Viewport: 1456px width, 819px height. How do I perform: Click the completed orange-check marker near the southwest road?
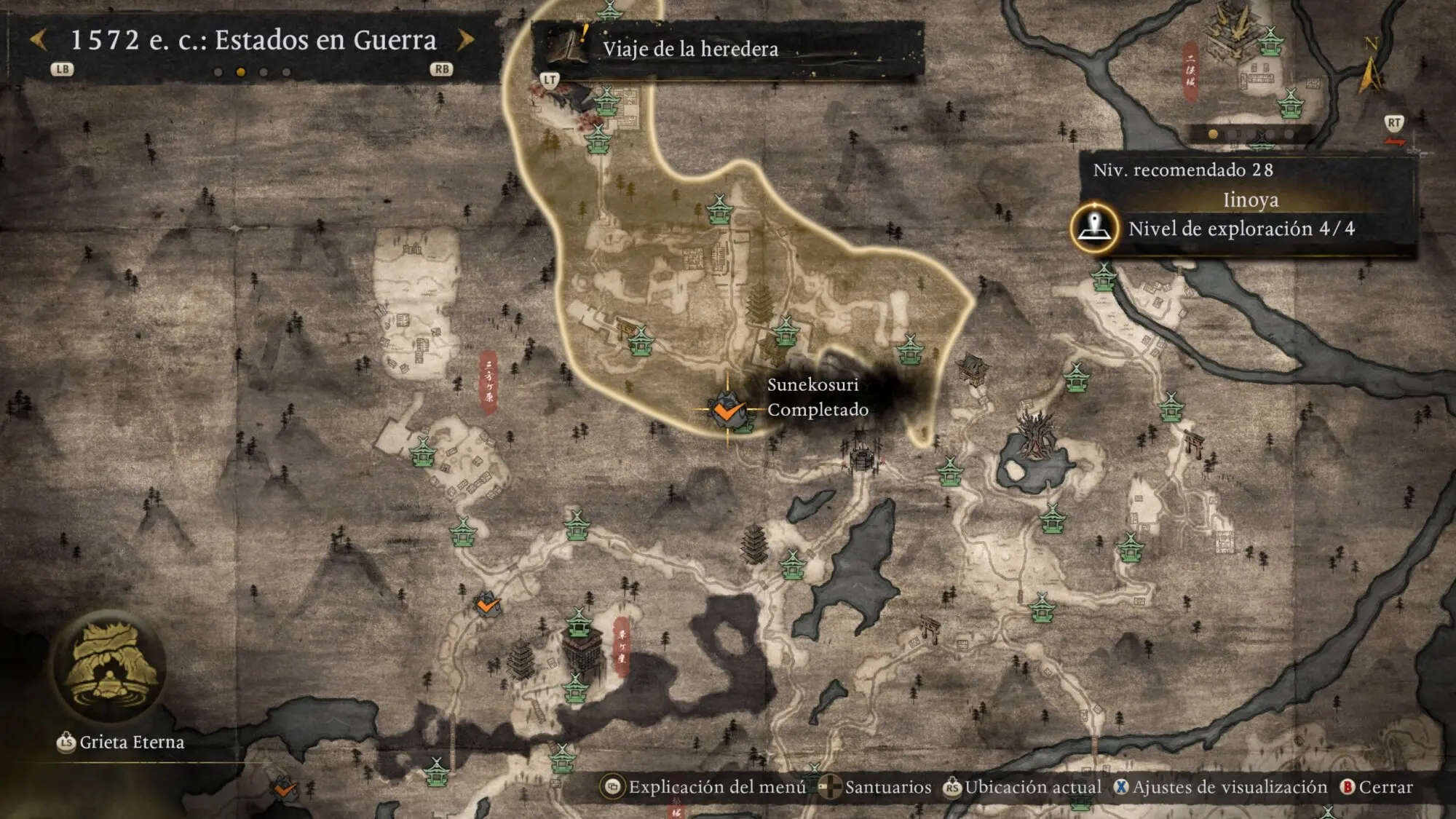(486, 604)
